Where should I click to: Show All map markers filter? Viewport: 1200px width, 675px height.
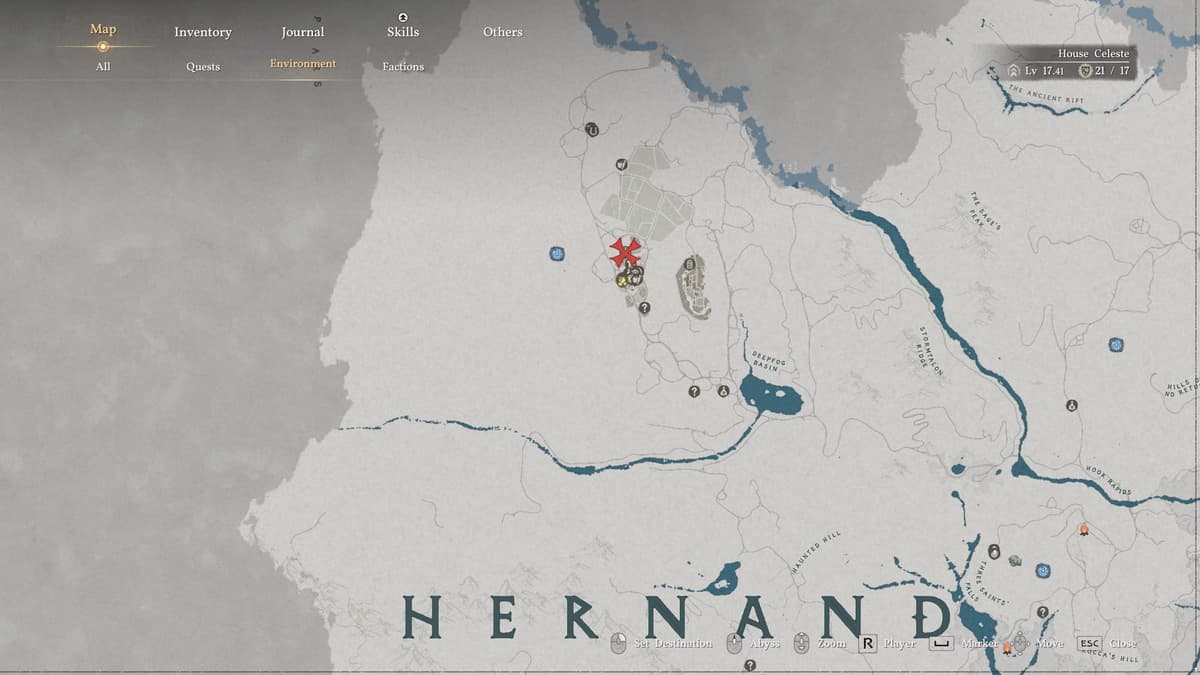coord(103,66)
